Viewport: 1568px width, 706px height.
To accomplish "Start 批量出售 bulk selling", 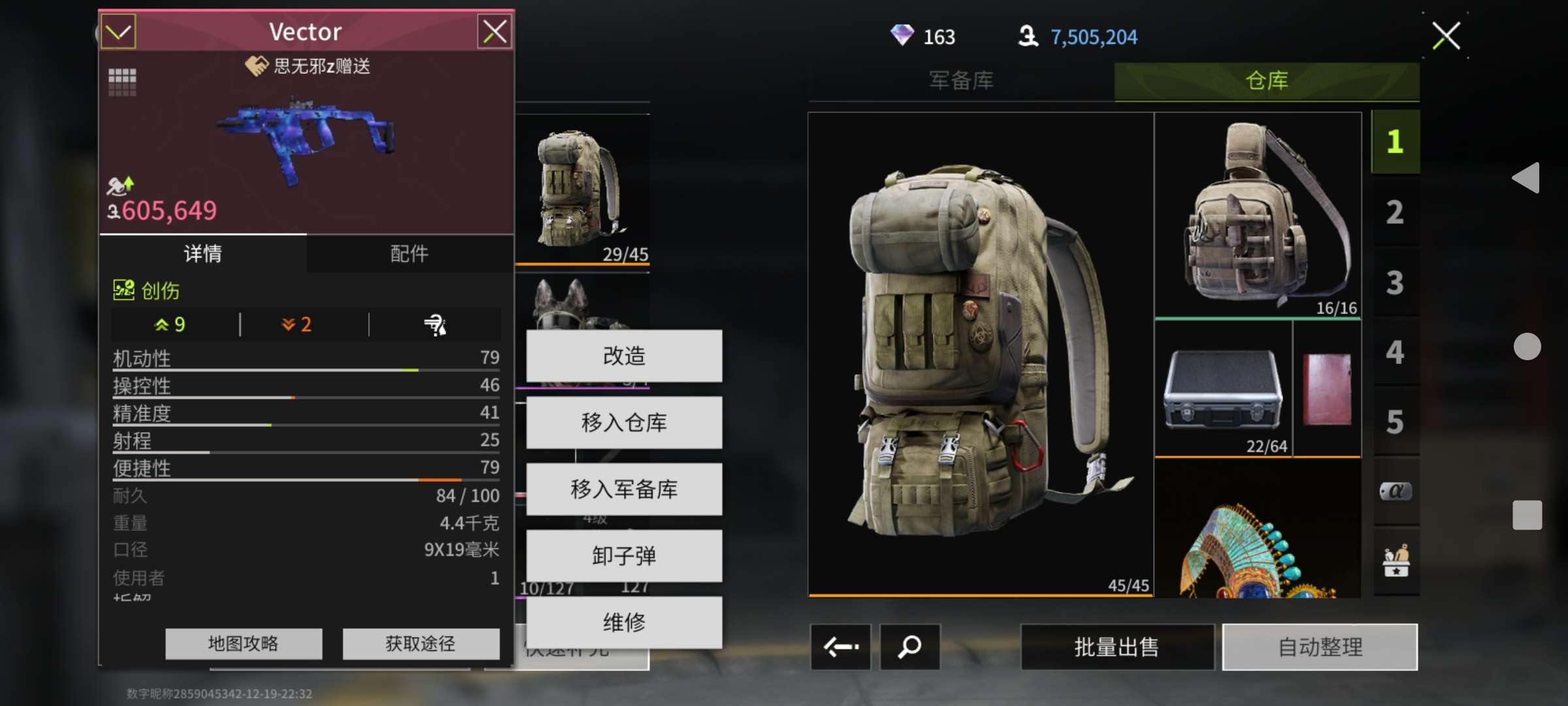I will pyautogui.click(x=1117, y=647).
